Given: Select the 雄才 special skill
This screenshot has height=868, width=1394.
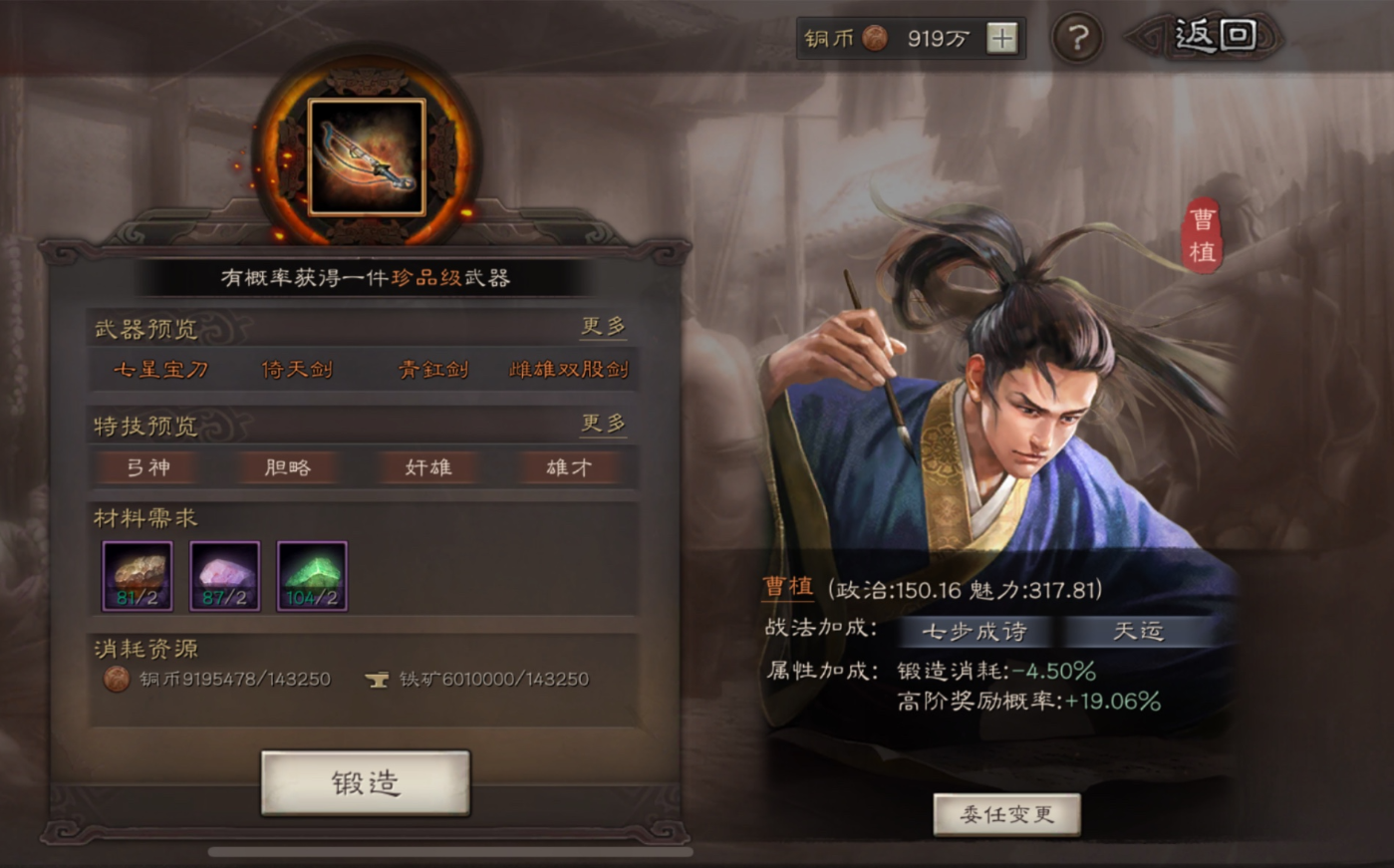Looking at the screenshot, I should (x=569, y=466).
